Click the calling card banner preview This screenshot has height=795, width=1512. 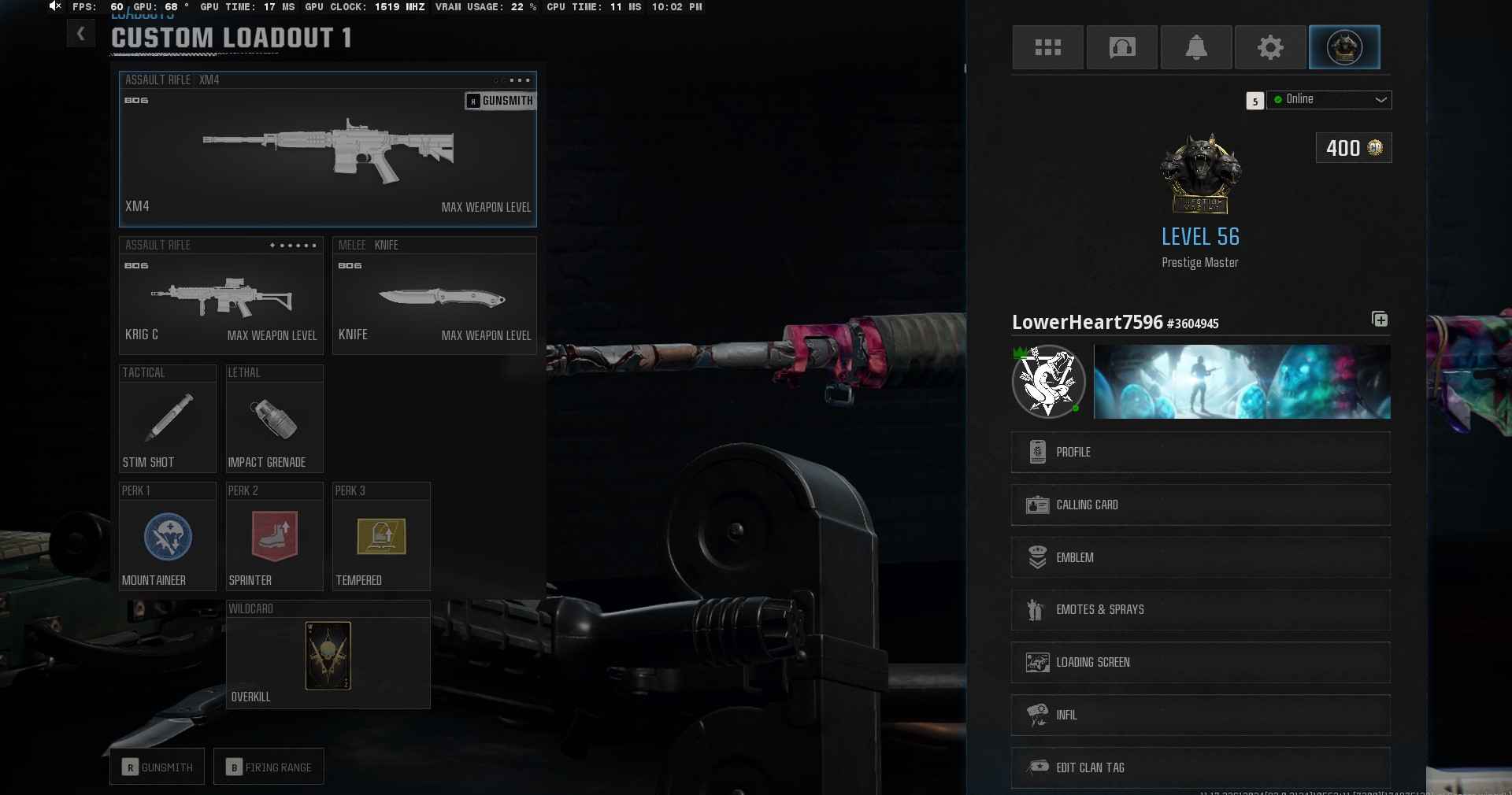[x=1241, y=382]
